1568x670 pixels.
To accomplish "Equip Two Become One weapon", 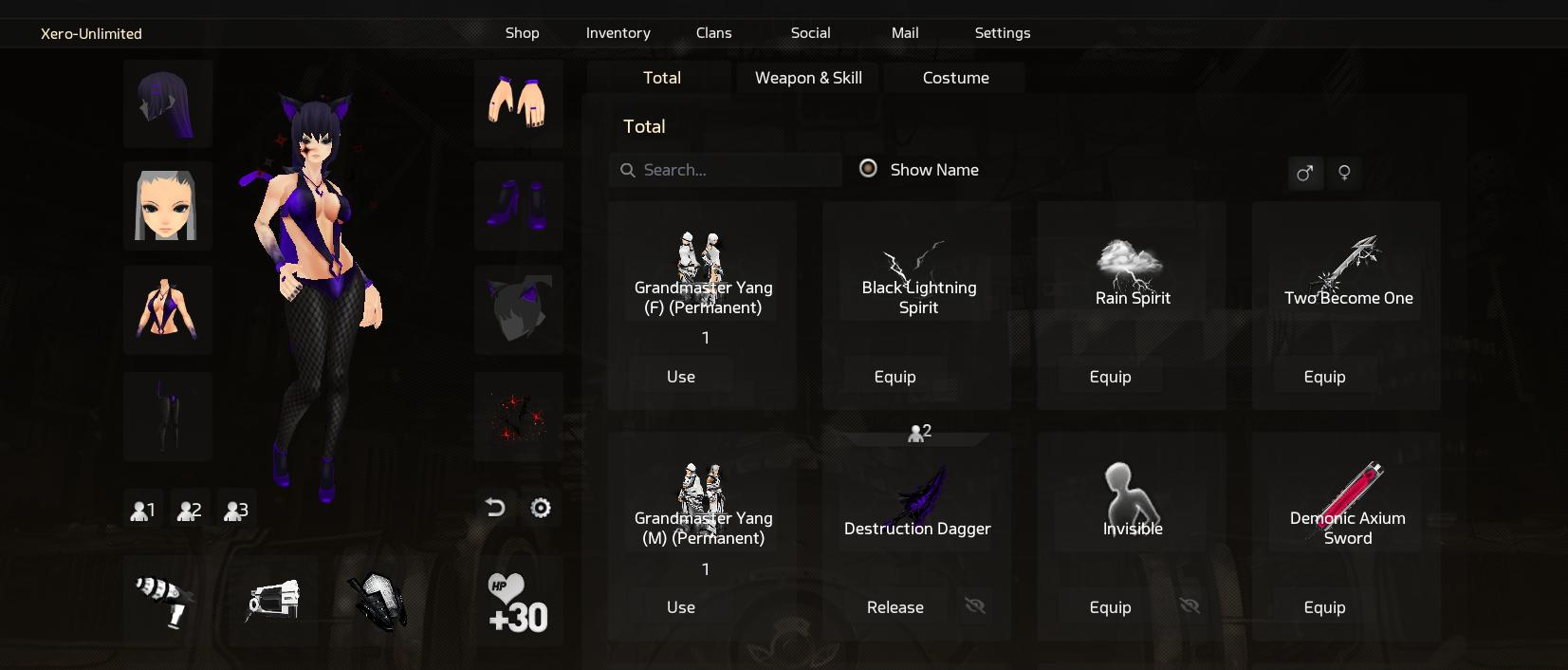I will [x=1324, y=377].
